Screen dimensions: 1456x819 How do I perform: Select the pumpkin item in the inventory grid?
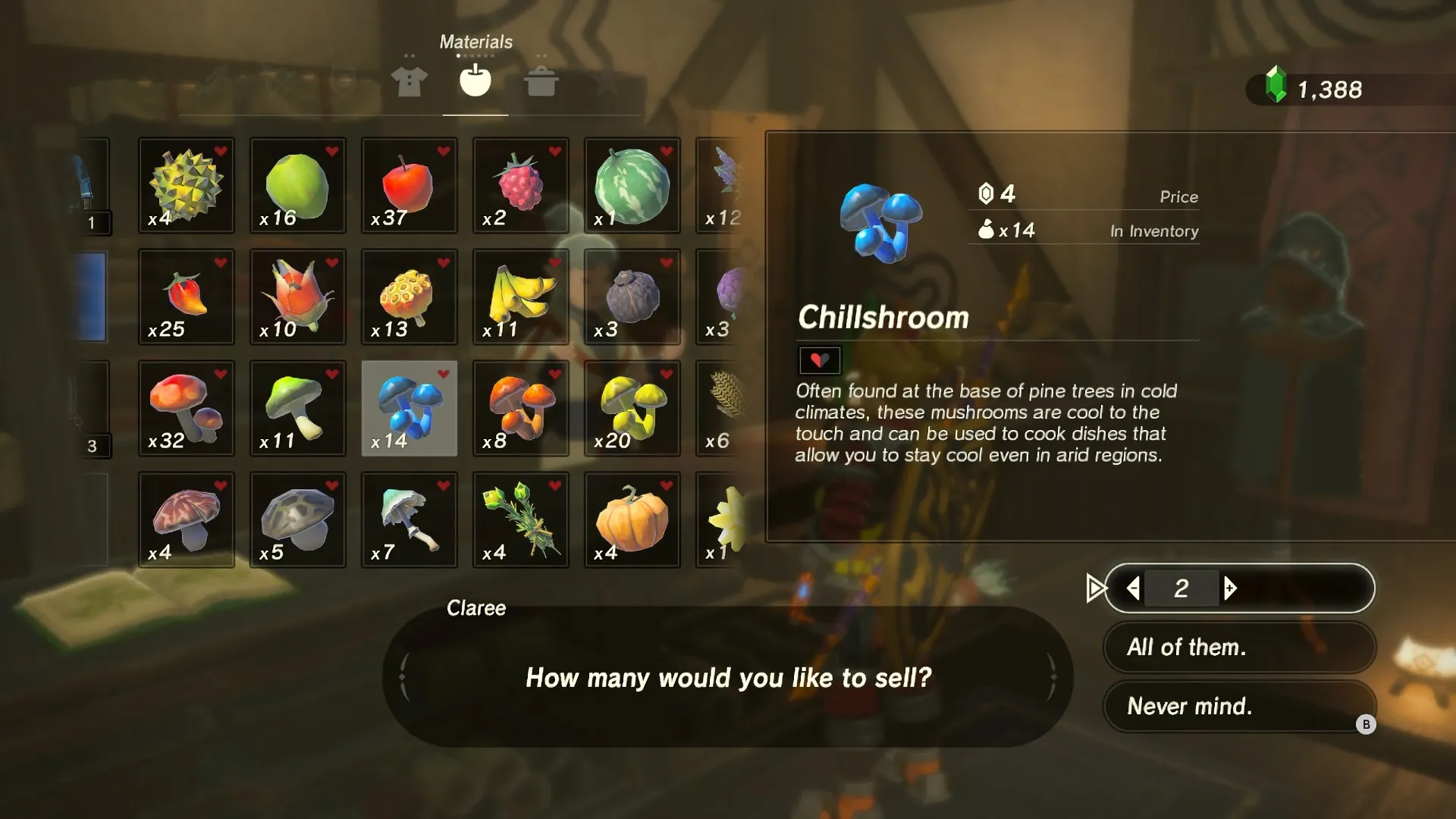coord(632,519)
